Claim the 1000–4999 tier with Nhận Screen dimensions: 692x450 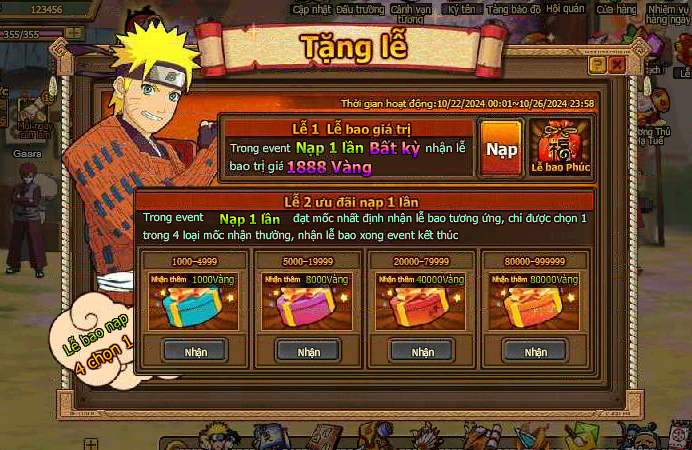[x=195, y=351]
